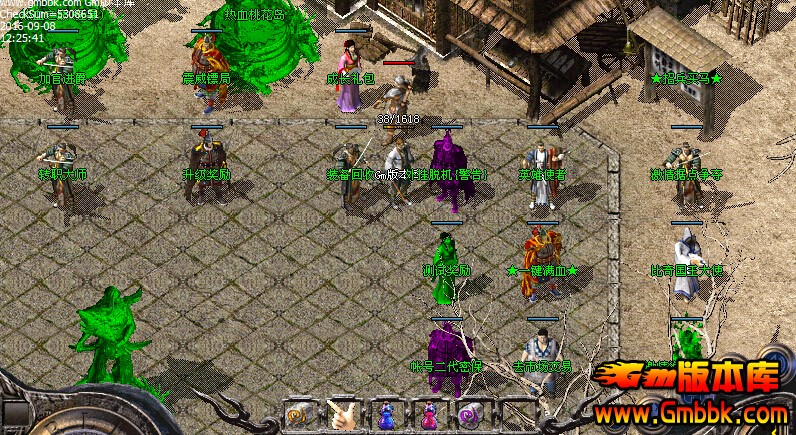Use the orange swirl scroll in the hotbar
The width and height of the screenshot is (796, 435).
297,414
